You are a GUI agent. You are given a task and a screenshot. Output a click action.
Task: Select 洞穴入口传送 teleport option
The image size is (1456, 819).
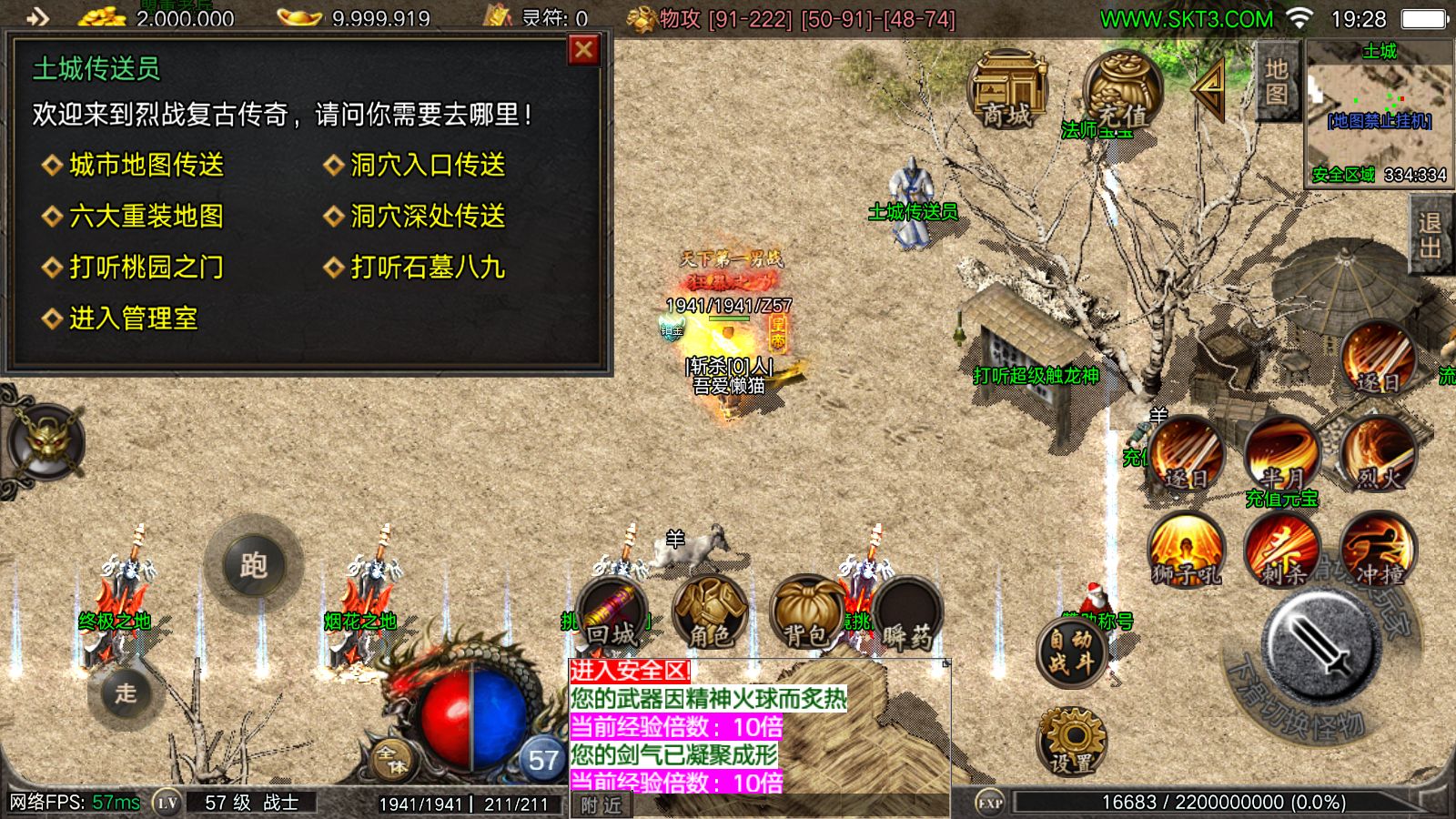[427, 165]
